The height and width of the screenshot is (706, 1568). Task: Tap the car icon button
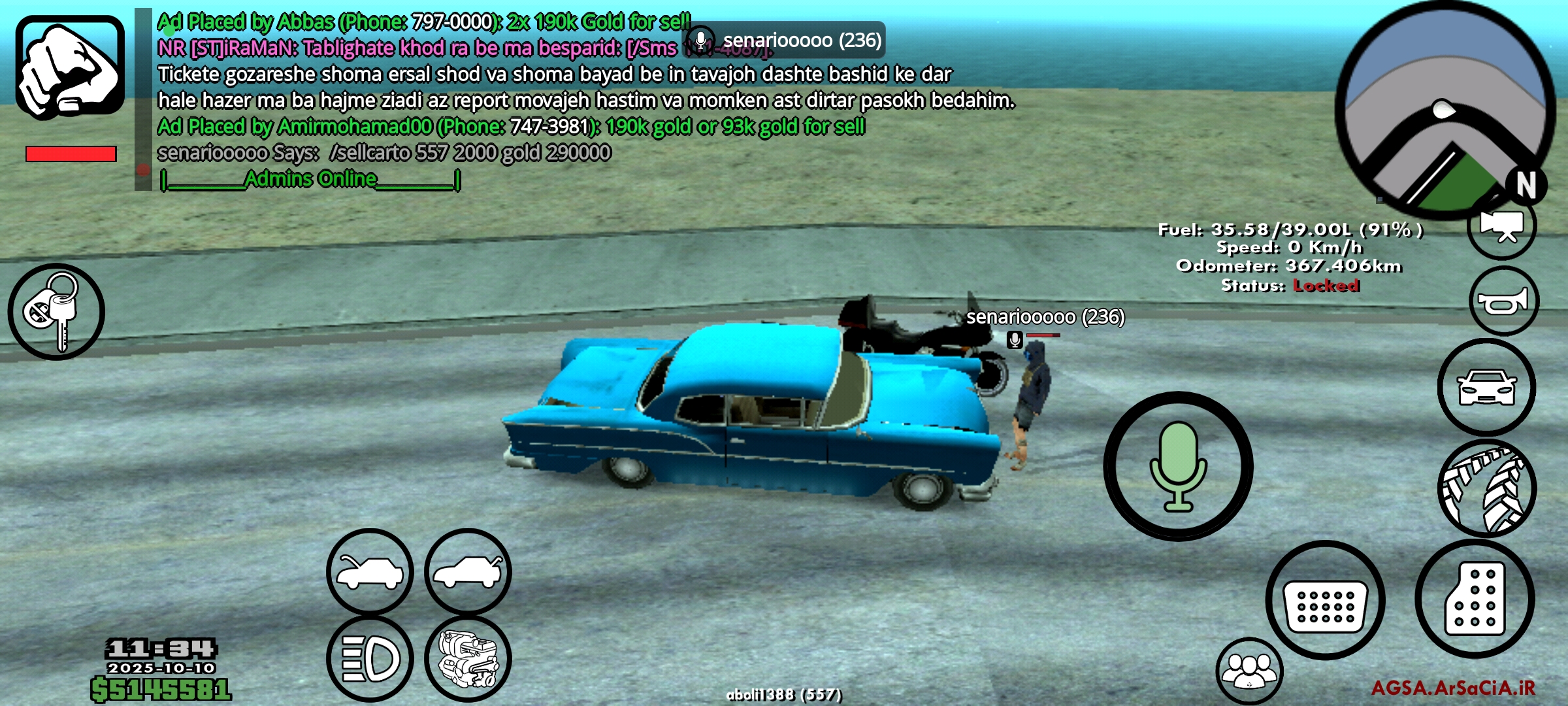1487,388
